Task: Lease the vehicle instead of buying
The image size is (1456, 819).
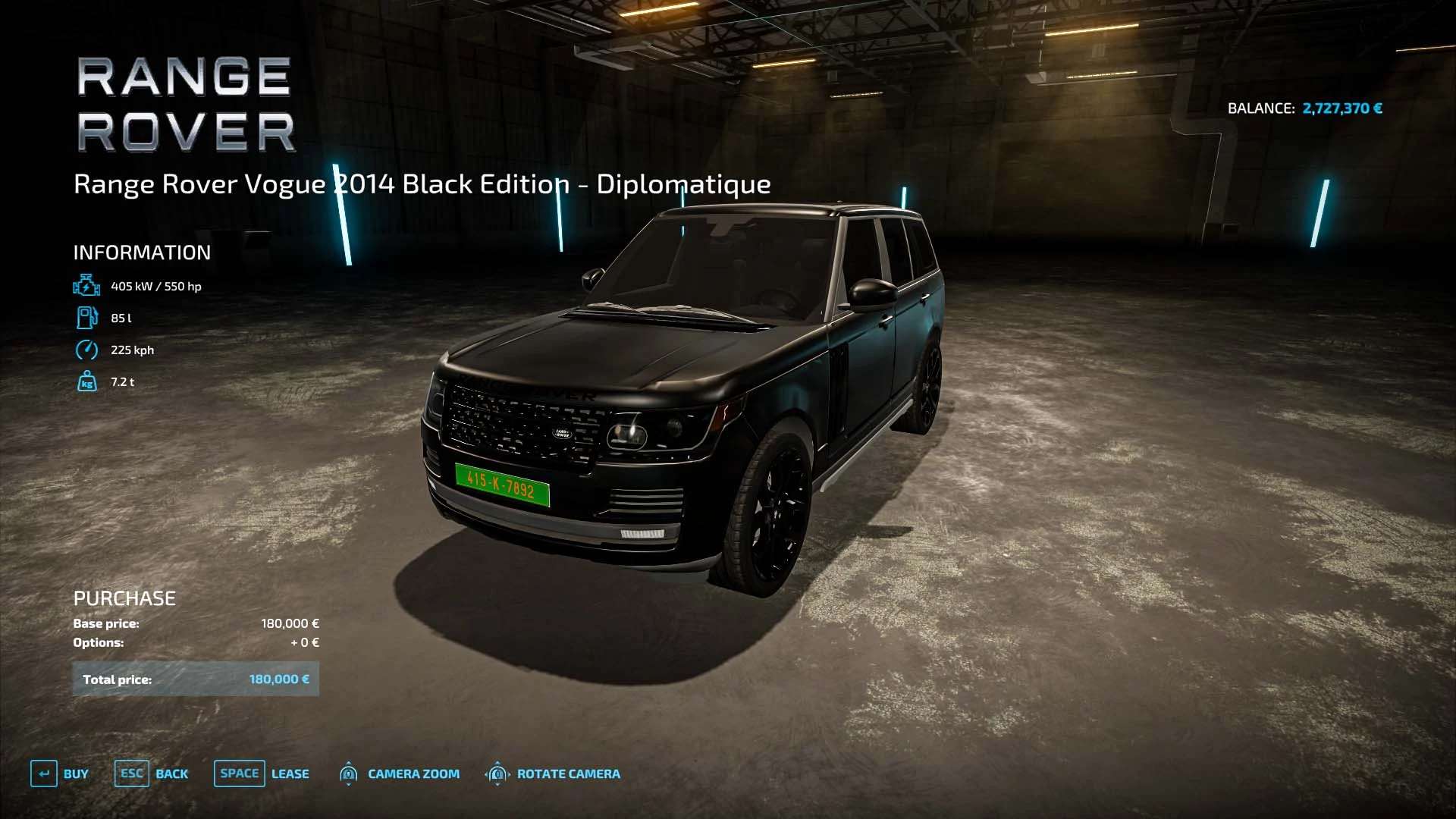Action: click(x=262, y=773)
